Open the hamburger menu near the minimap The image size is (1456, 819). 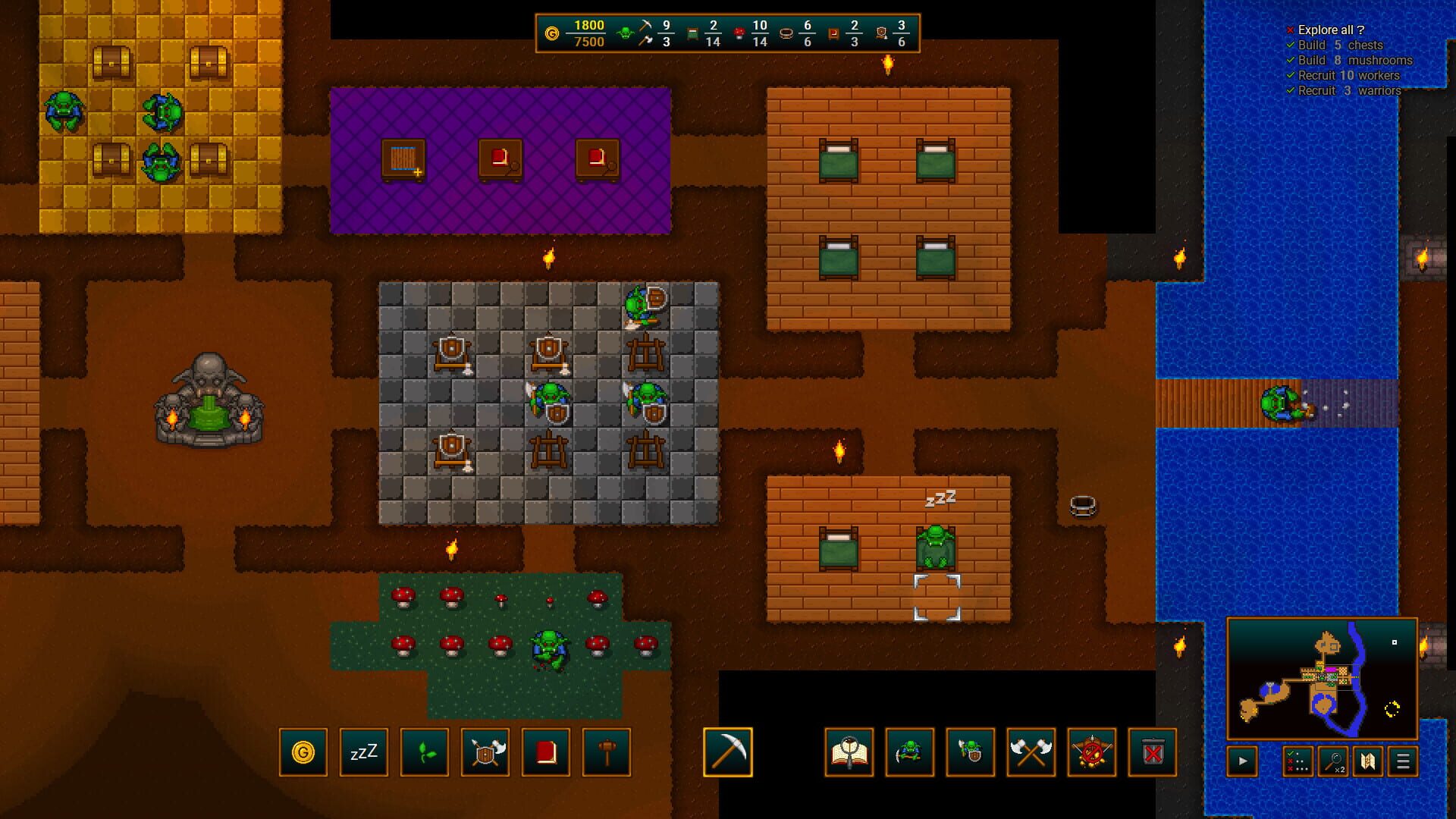pos(1404,761)
